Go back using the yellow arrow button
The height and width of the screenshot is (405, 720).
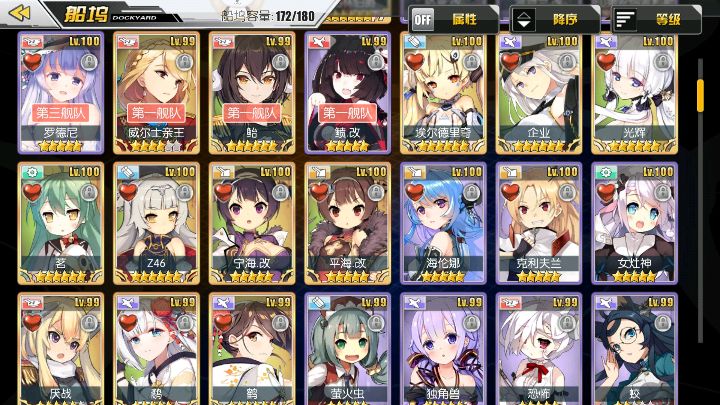point(19,13)
